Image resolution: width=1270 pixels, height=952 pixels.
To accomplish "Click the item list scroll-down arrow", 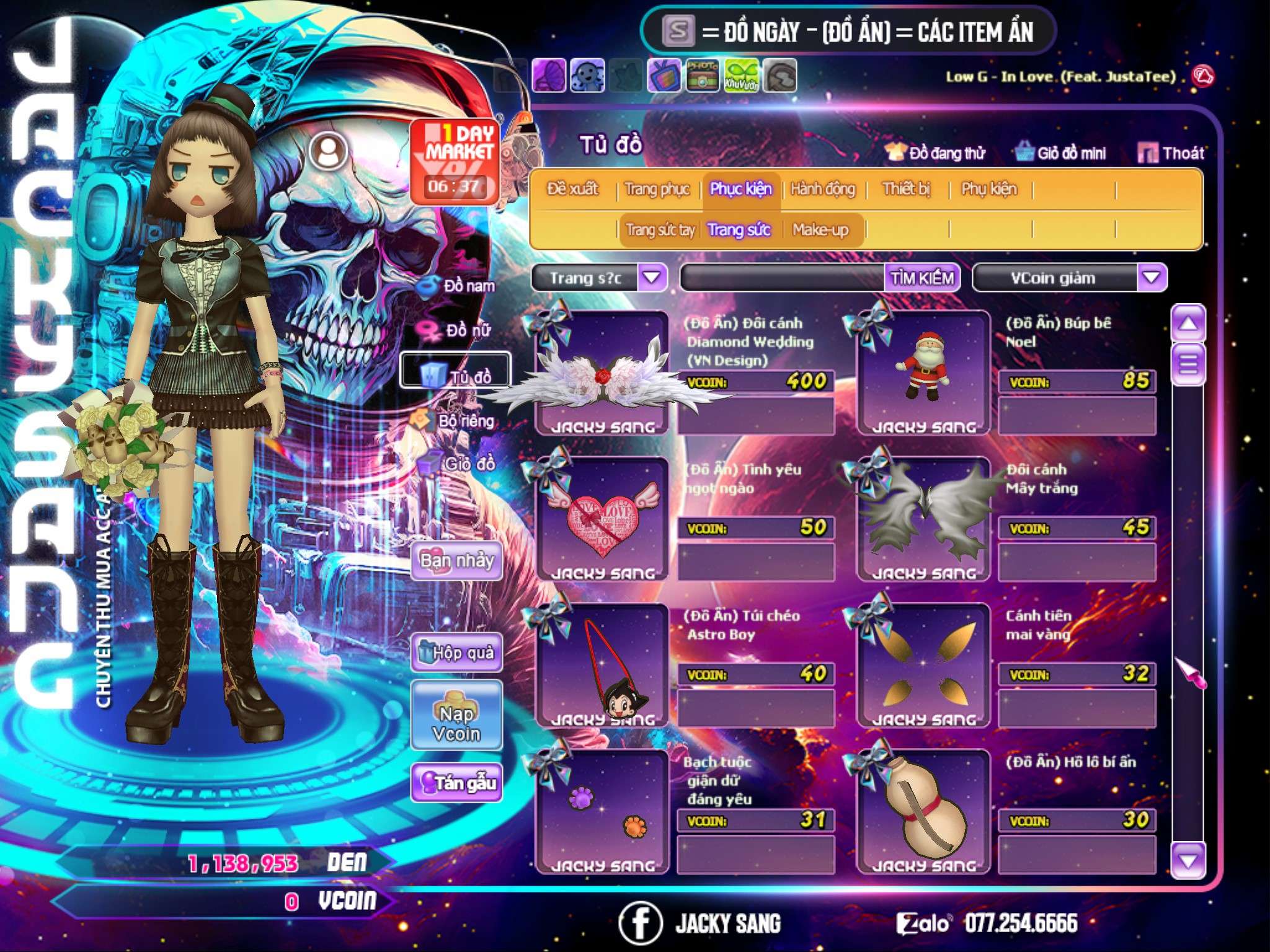I will click(1188, 861).
